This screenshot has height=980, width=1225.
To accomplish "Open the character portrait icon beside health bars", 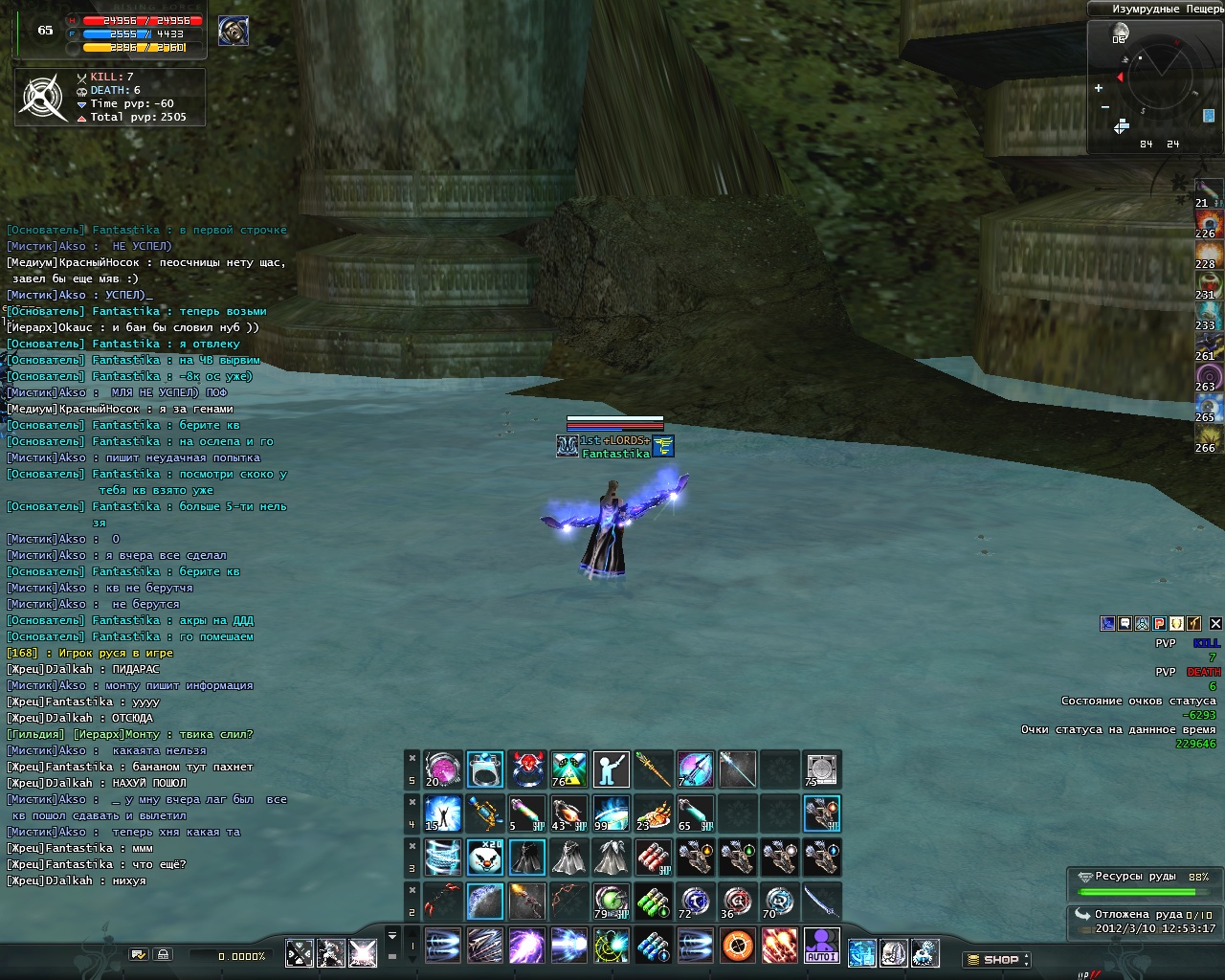I will coord(234,31).
